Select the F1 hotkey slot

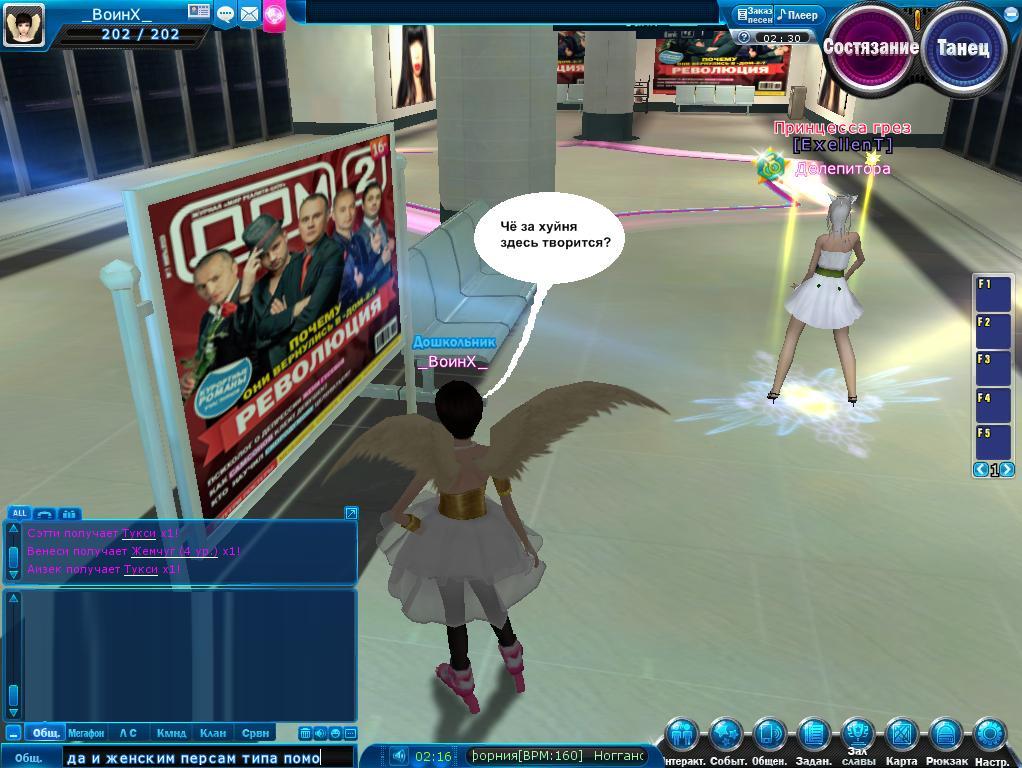tap(993, 291)
